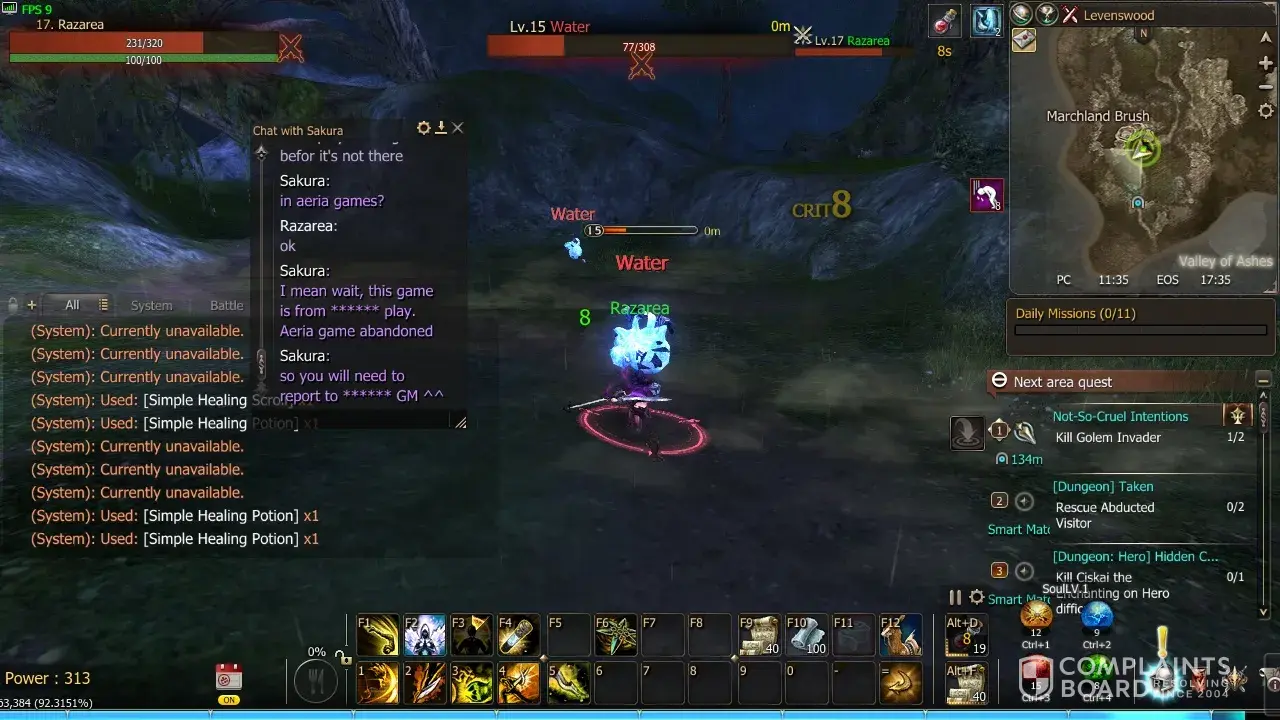
Task: Select the All chat tab
Action: (72, 305)
